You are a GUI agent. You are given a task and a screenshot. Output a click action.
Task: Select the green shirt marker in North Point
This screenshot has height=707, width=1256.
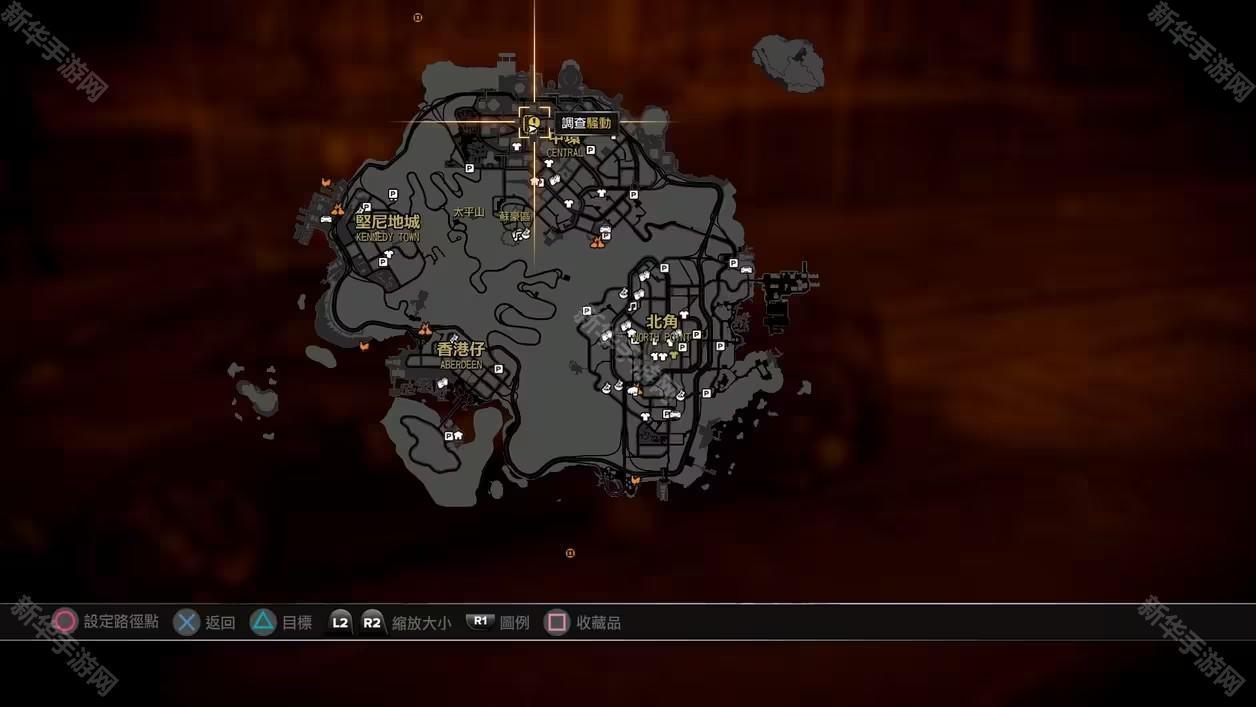click(x=673, y=355)
